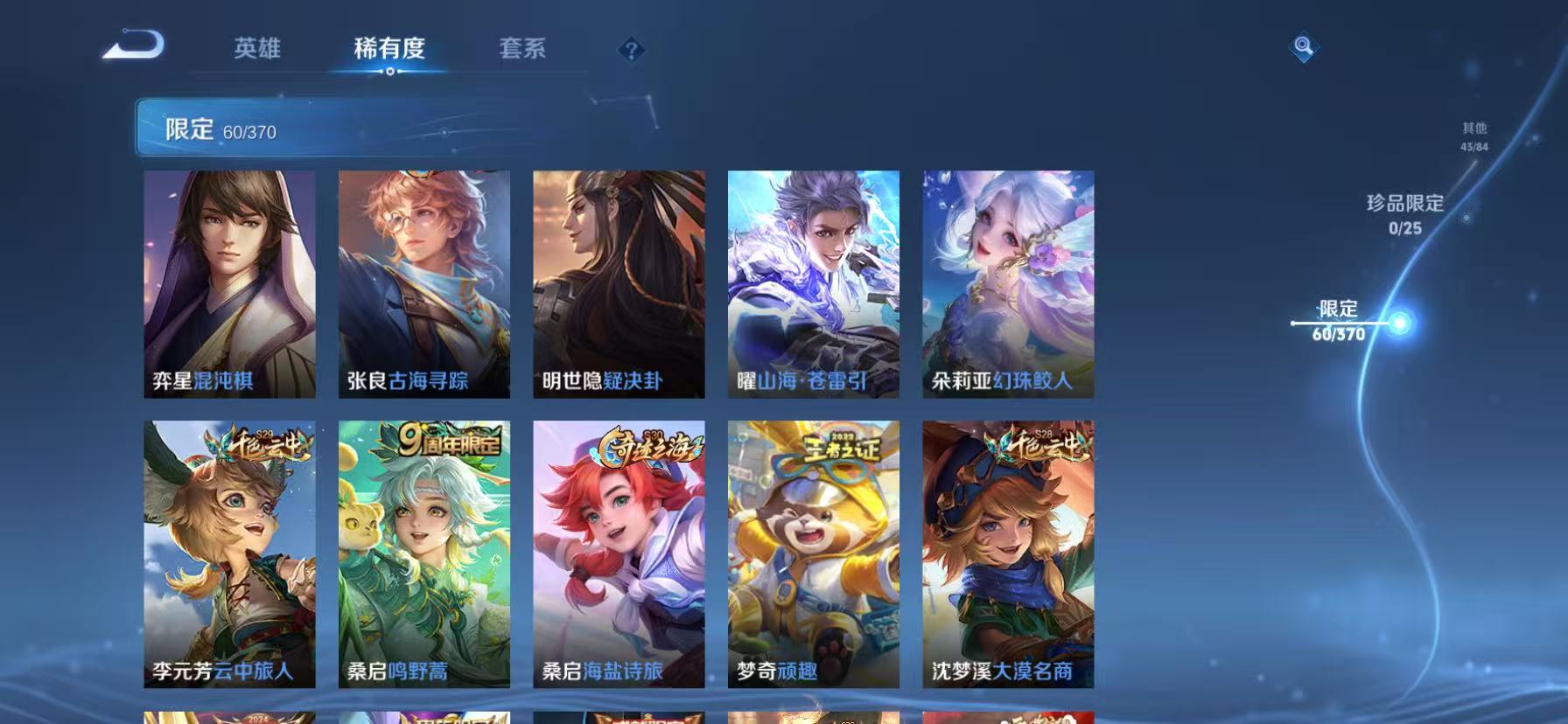The width and height of the screenshot is (1568, 724).
Task: Open the magnifier search icon top-right
Action: [1303, 48]
